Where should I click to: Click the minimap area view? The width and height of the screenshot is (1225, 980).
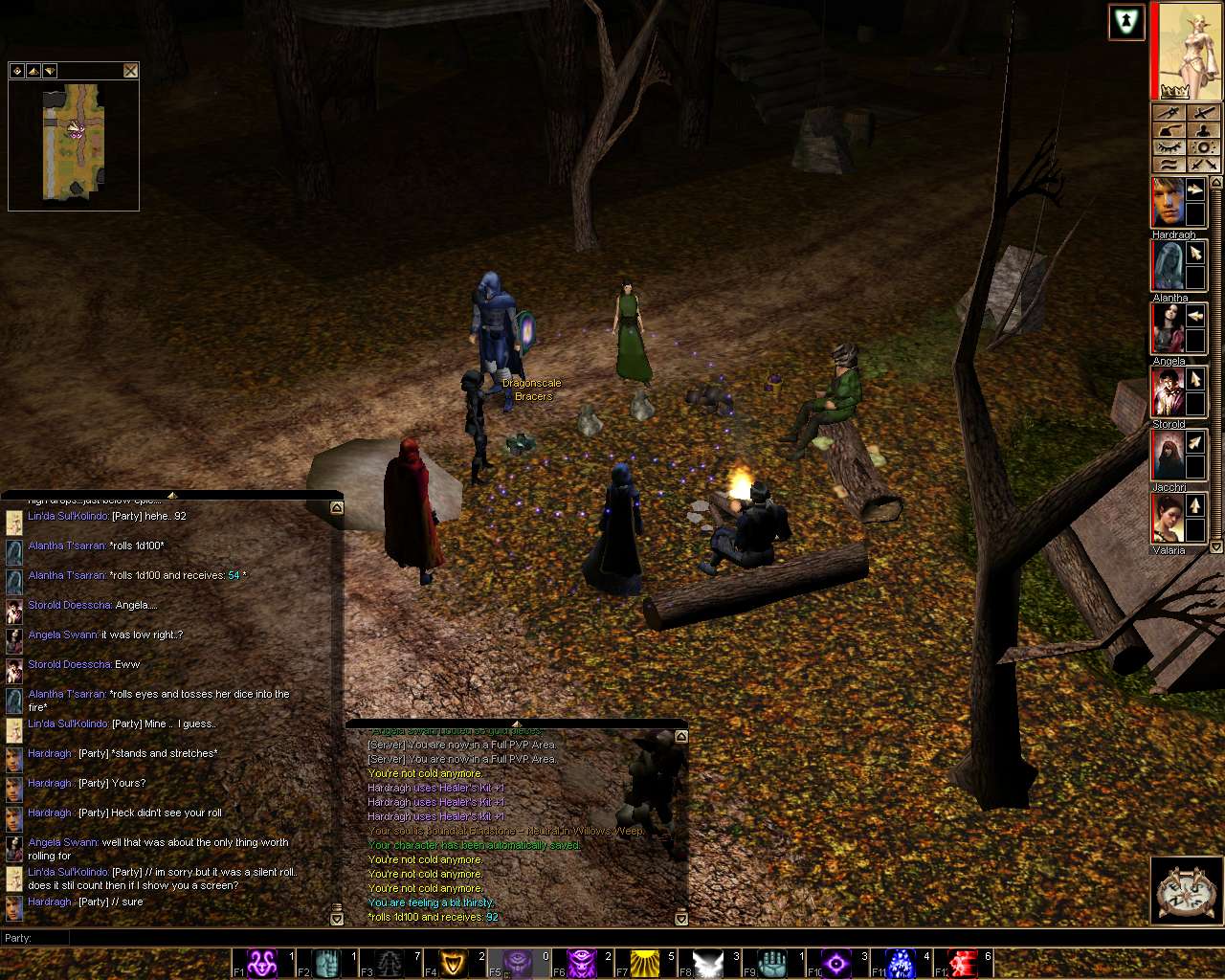click(x=74, y=142)
